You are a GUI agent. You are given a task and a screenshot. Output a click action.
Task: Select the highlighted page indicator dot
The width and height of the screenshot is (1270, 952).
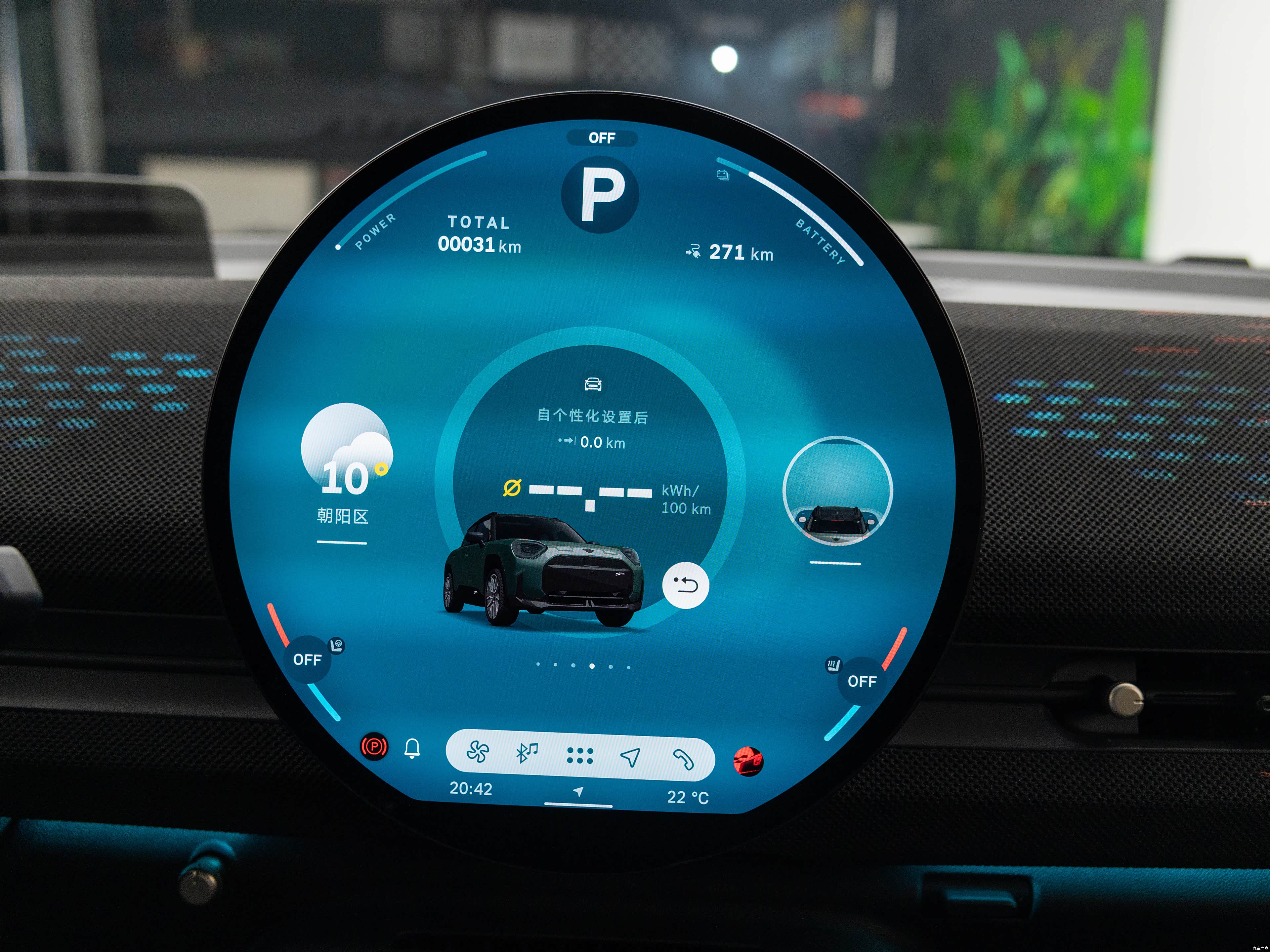click(592, 666)
